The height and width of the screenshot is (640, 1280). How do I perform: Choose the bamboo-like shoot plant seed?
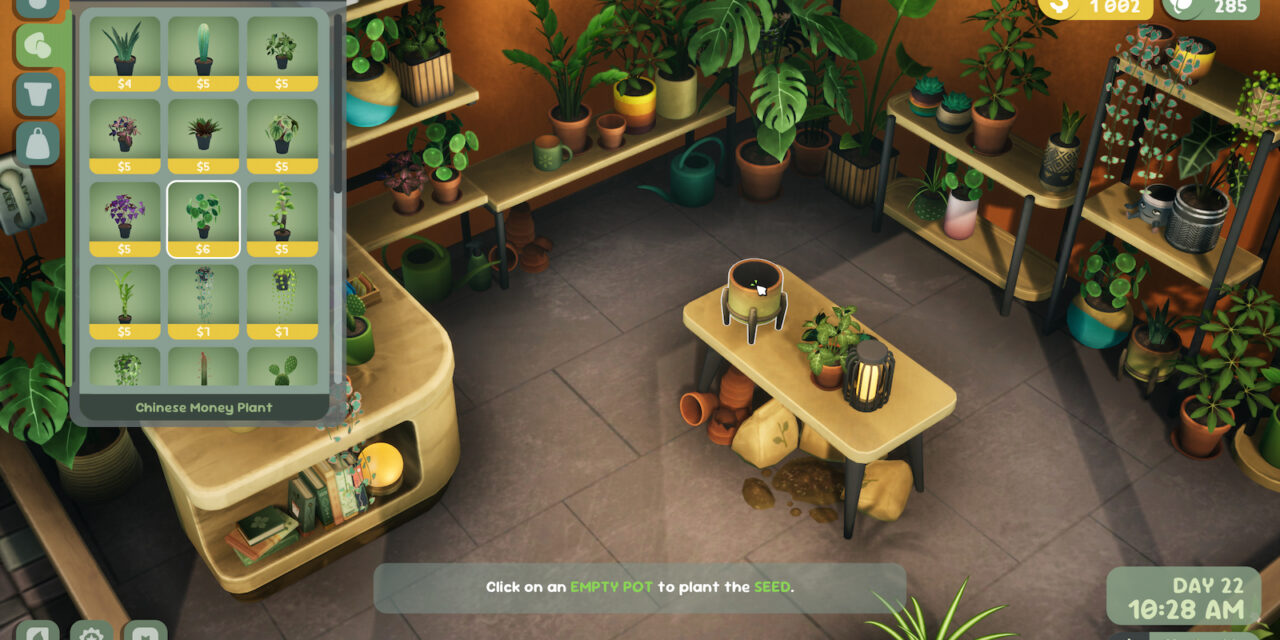click(x=125, y=300)
